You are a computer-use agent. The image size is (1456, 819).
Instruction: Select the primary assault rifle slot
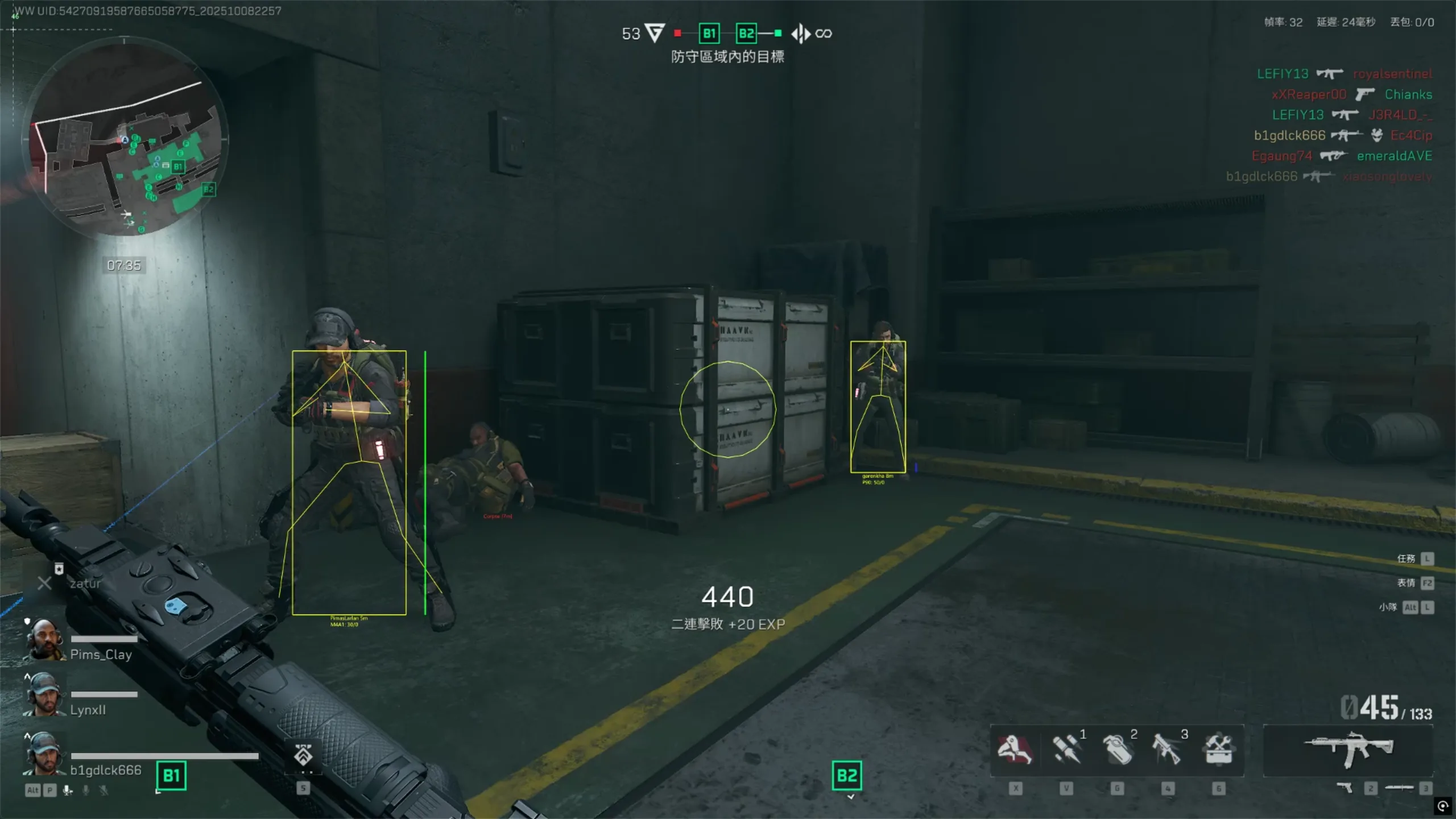coord(1348,749)
